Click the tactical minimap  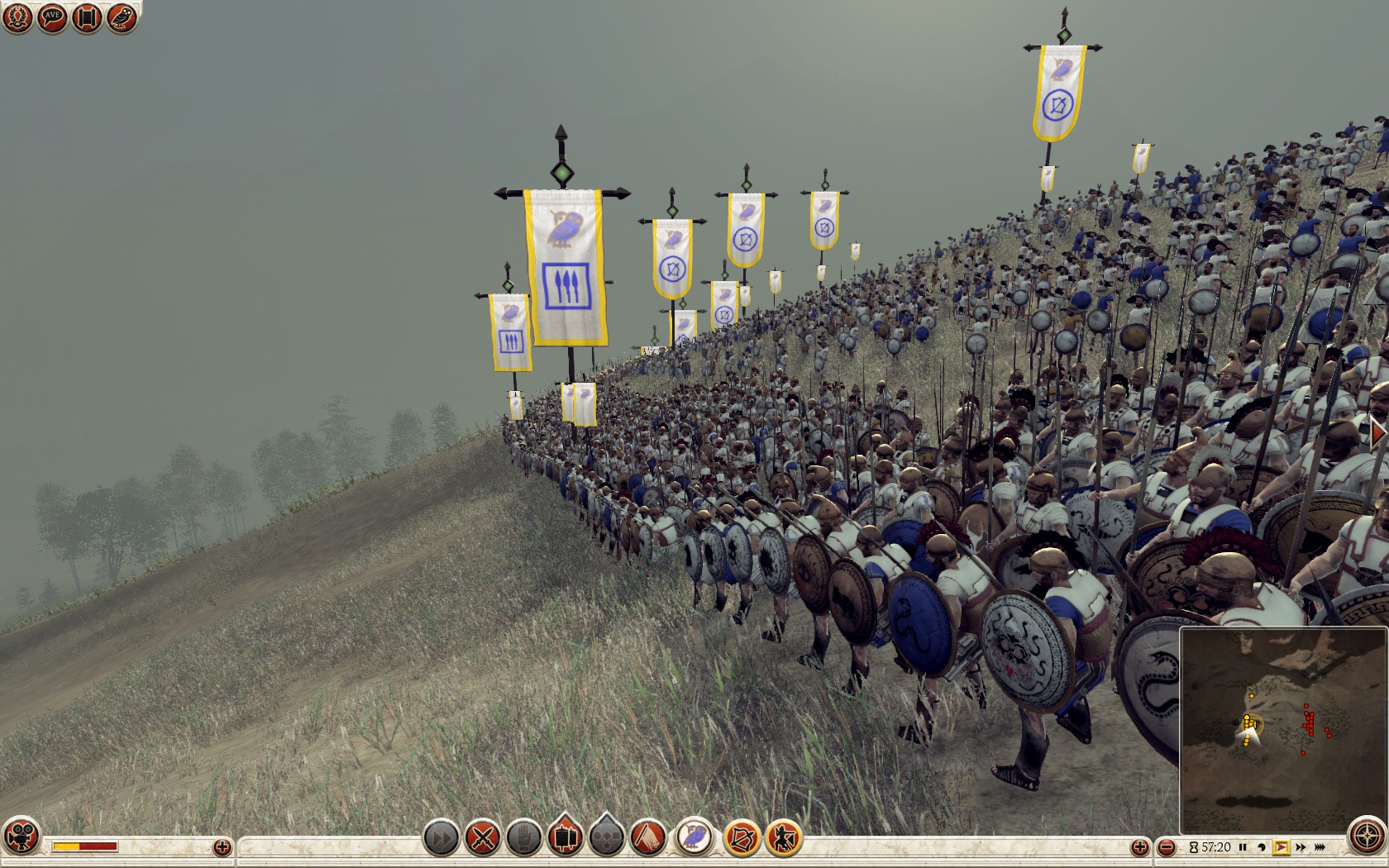coord(1283,729)
